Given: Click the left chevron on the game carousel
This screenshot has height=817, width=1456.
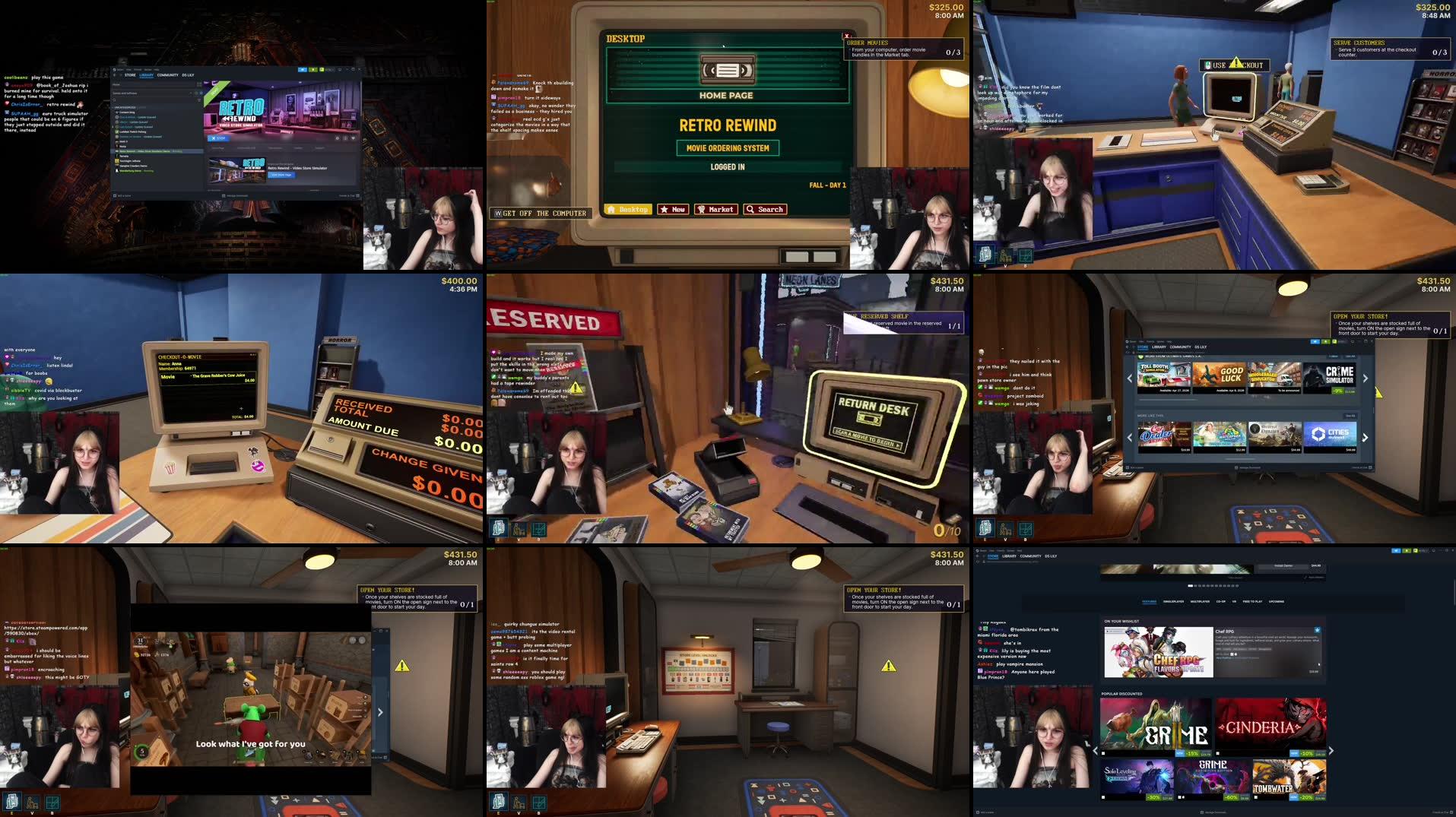Looking at the screenshot, I should point(1128,378).
